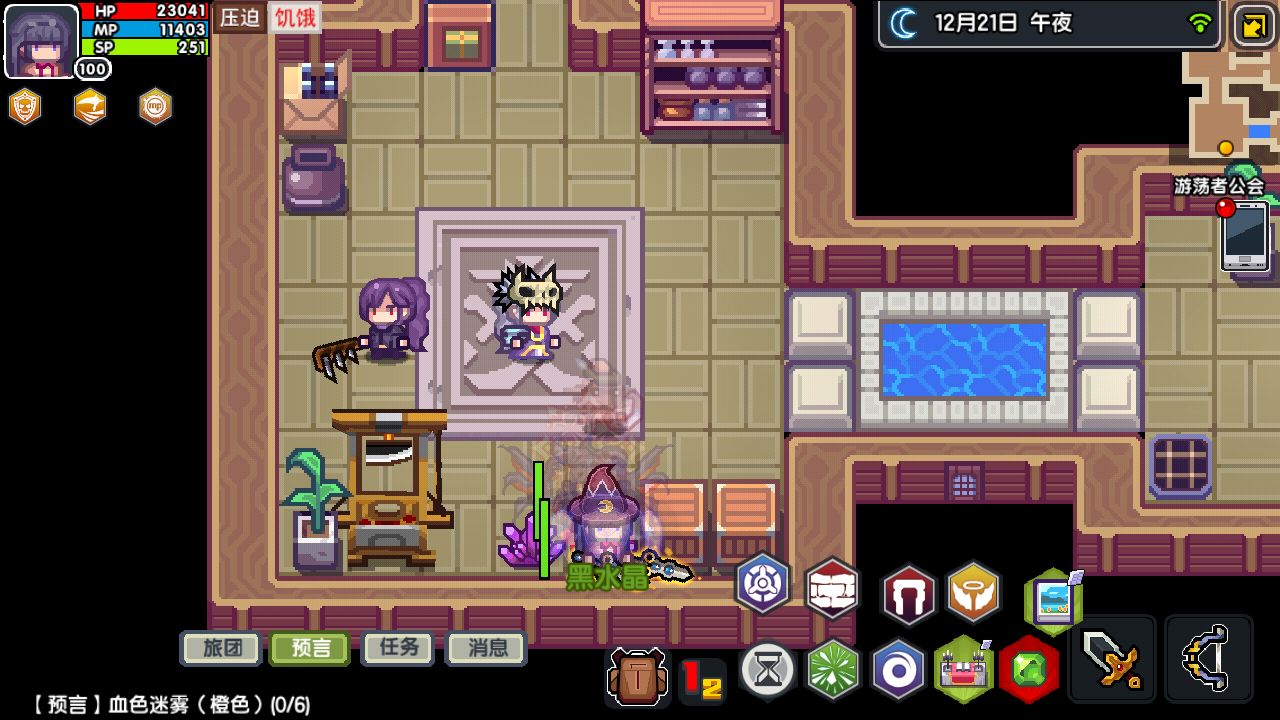Use the landscape picture item
Screen dimensions: 1280x720
click(x=1053, y=602)
